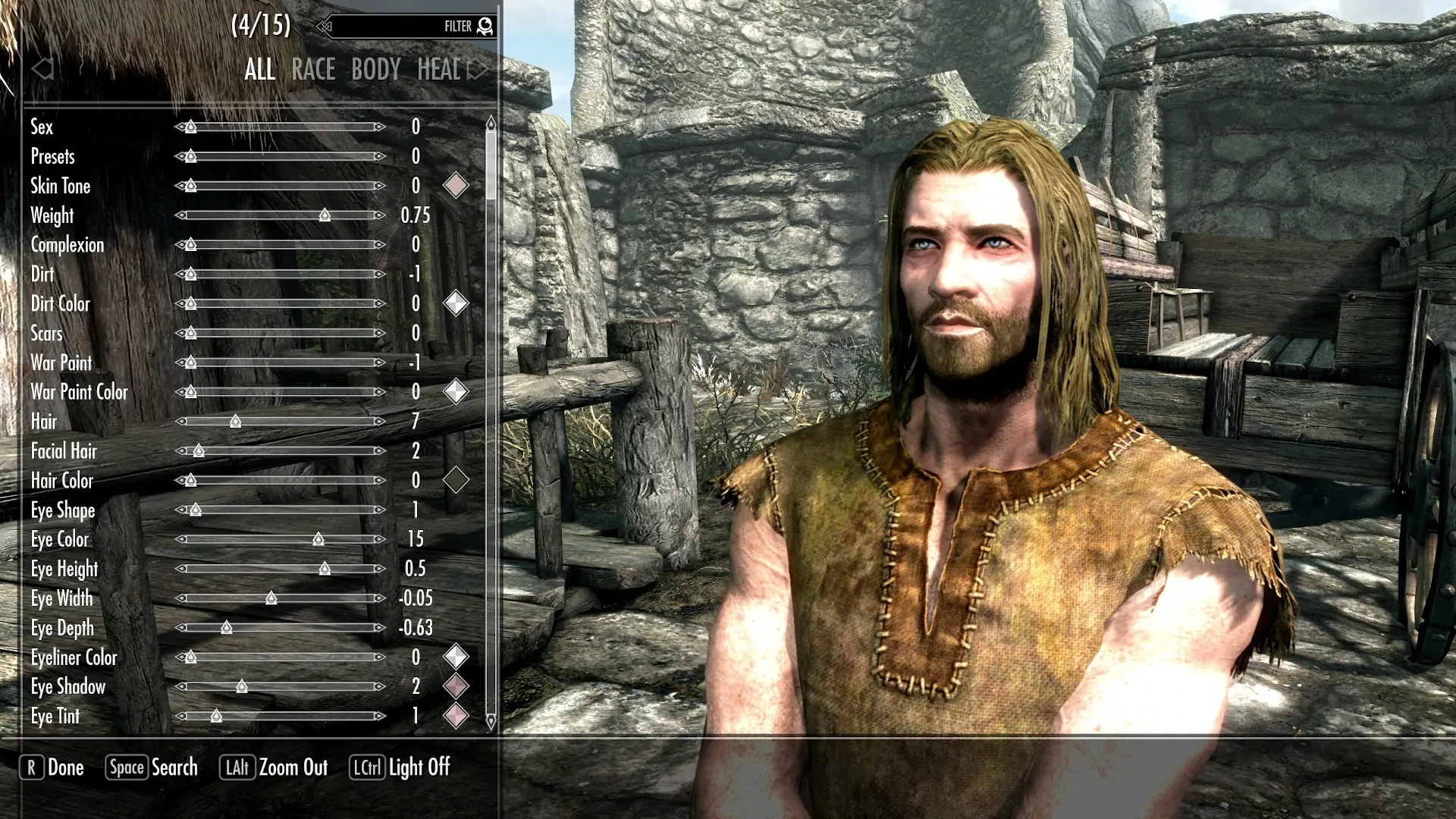Image resolution: width=1456 pixels, height=819 pixels.
Task: Click the Eye Color slider
Action: coord(318,539)
